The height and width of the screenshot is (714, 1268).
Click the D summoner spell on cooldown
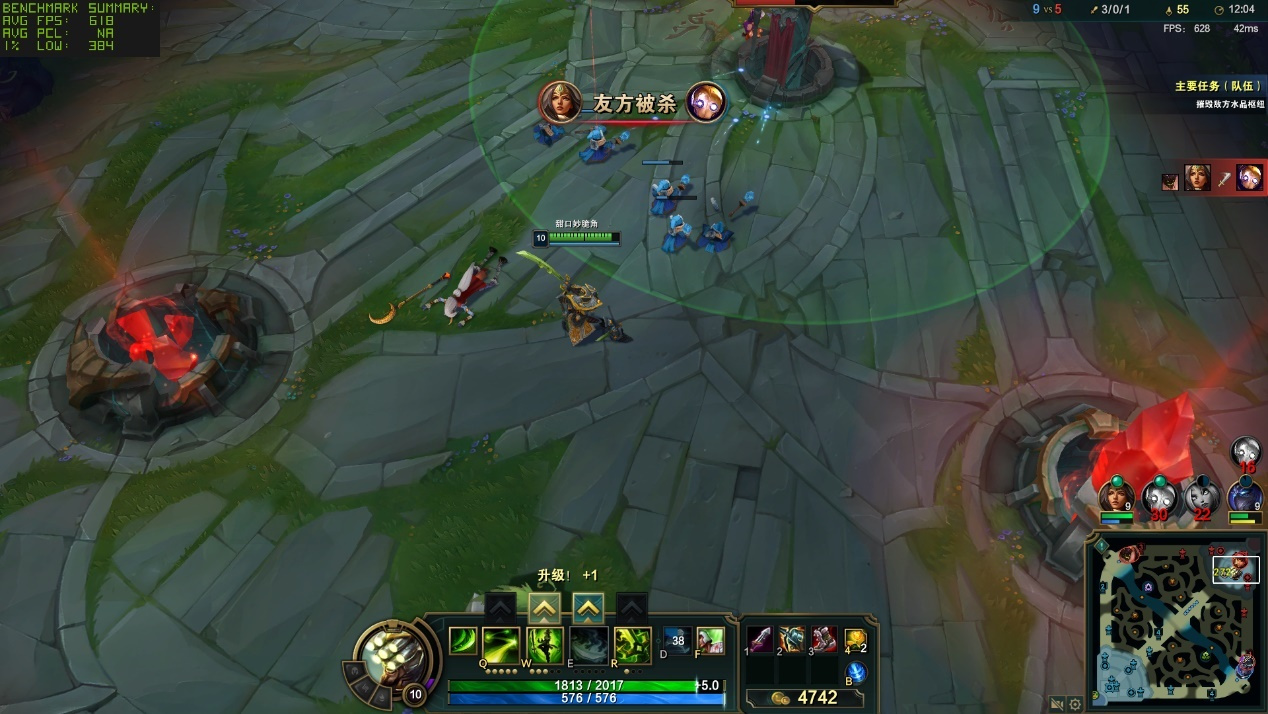677,641
